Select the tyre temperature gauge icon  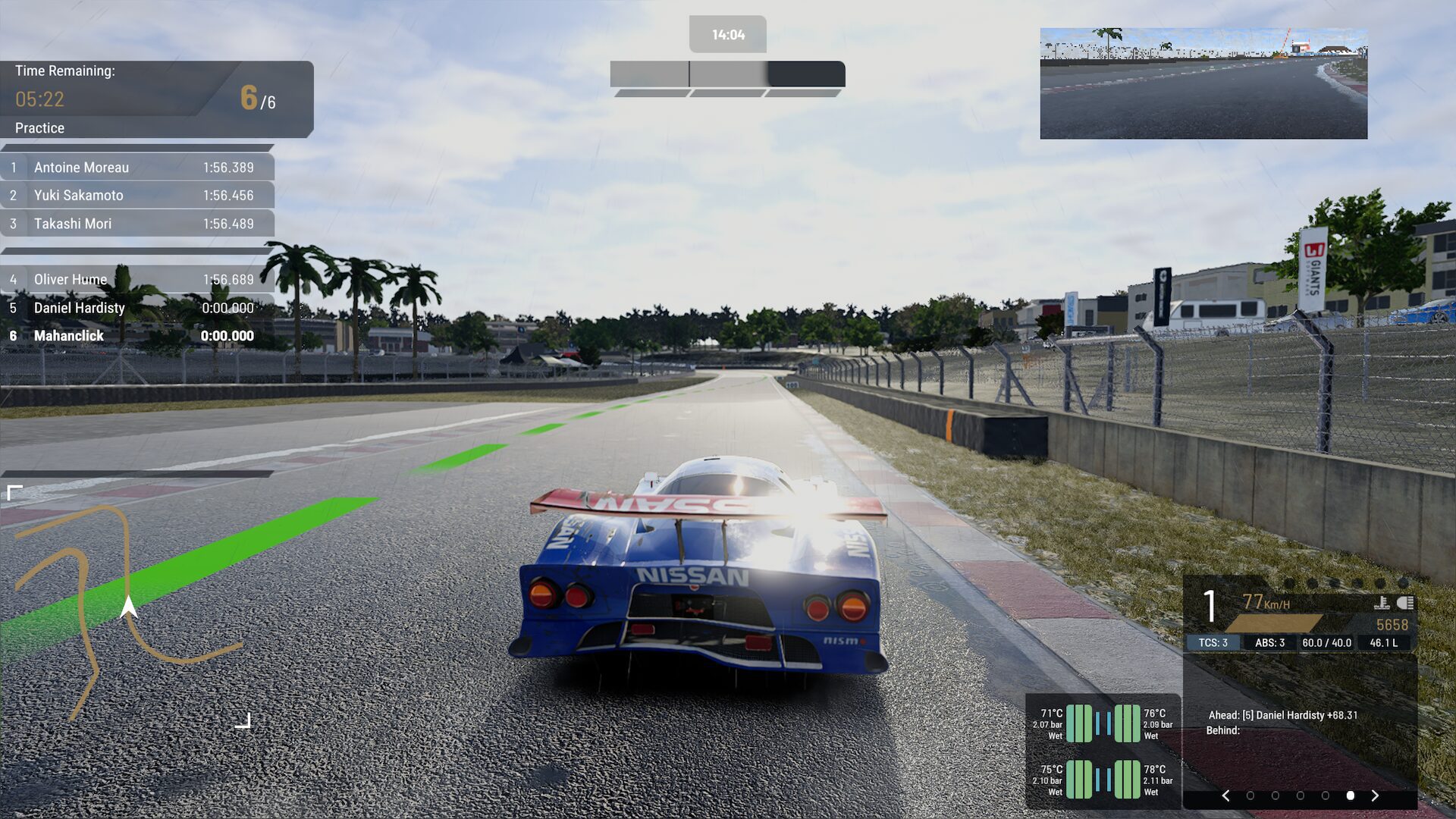[x=1382, y=603]
